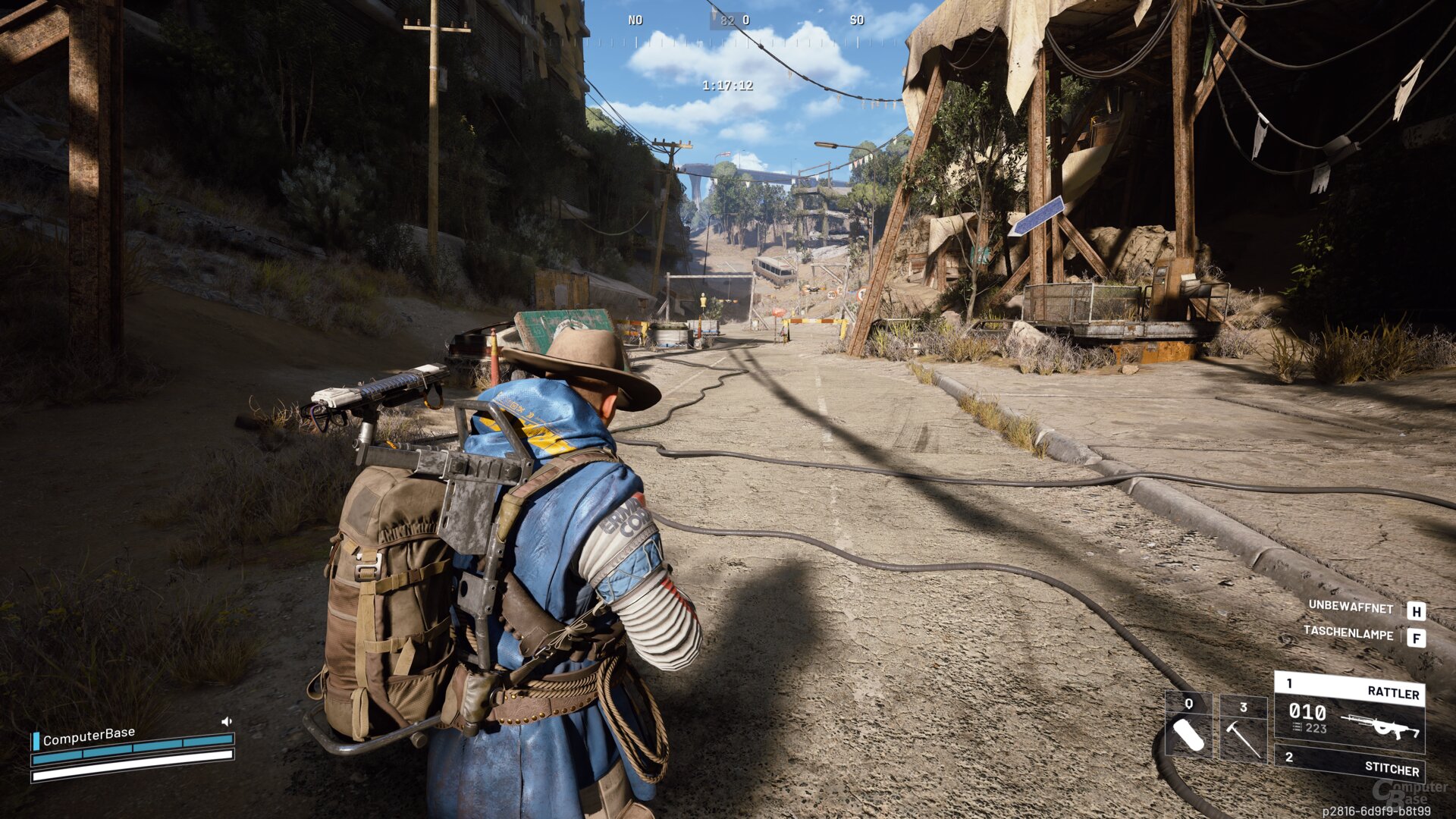Viewport: 1456px width, 819px height.
Task: Click the mission timer 1:17:12
Action: pos(726,86)
